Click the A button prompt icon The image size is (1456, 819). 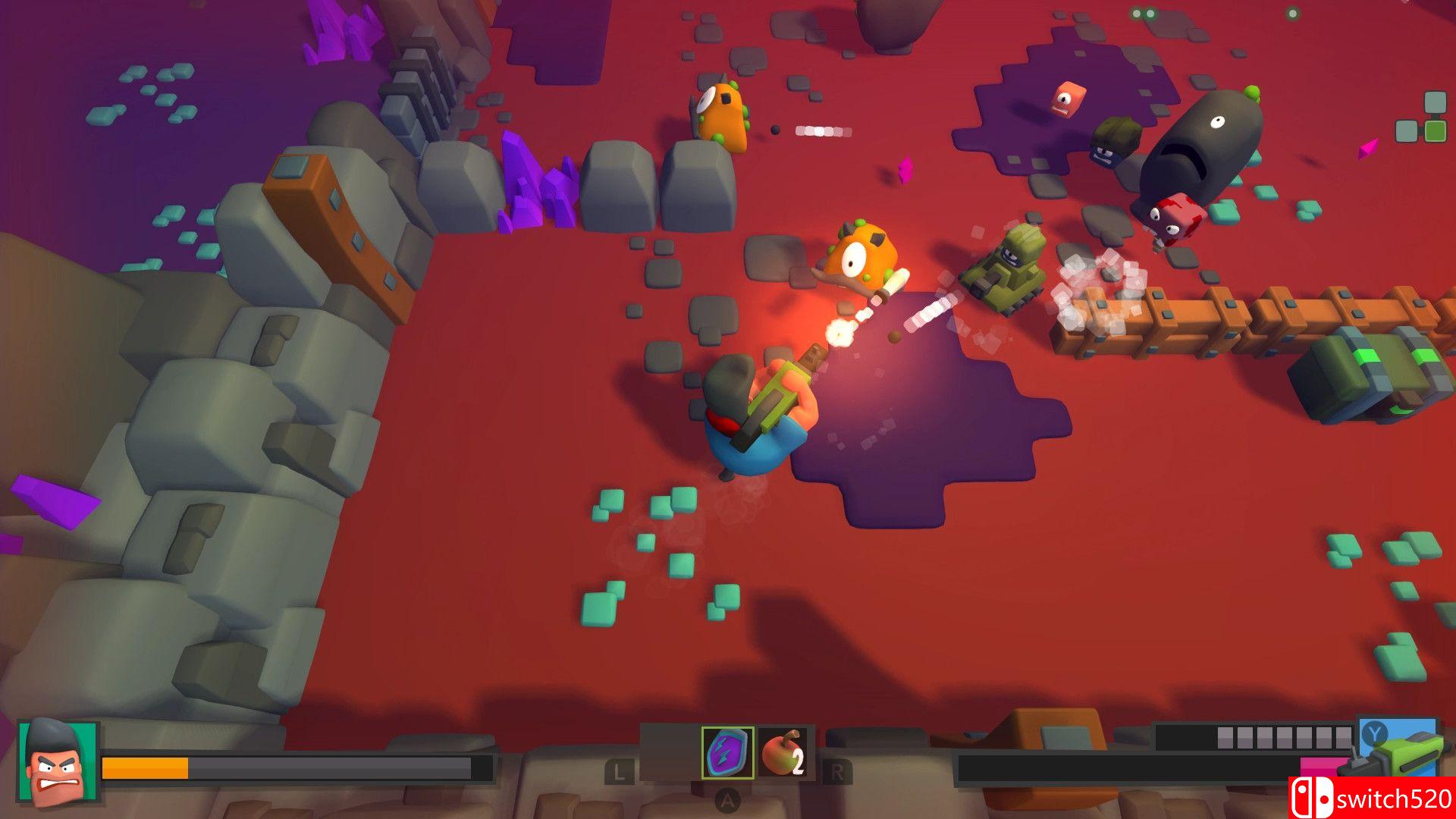(x=728, y=799)
